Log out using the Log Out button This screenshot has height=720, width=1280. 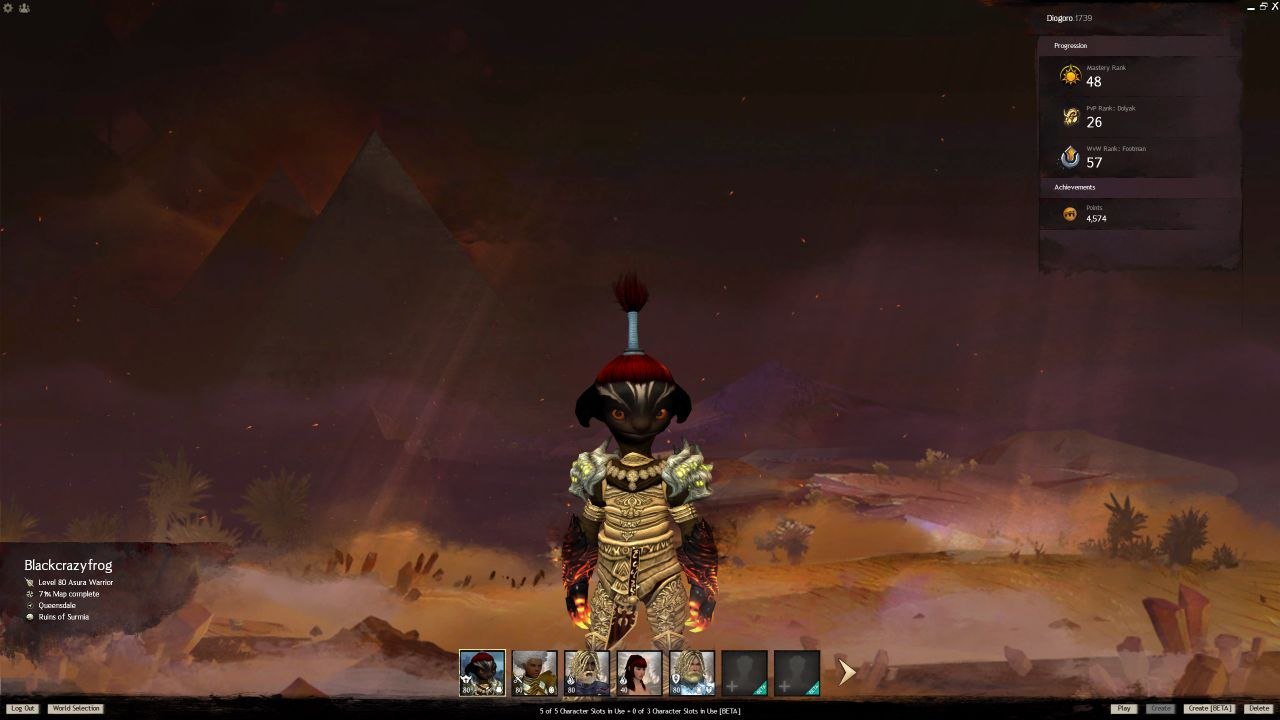[22, 708]
